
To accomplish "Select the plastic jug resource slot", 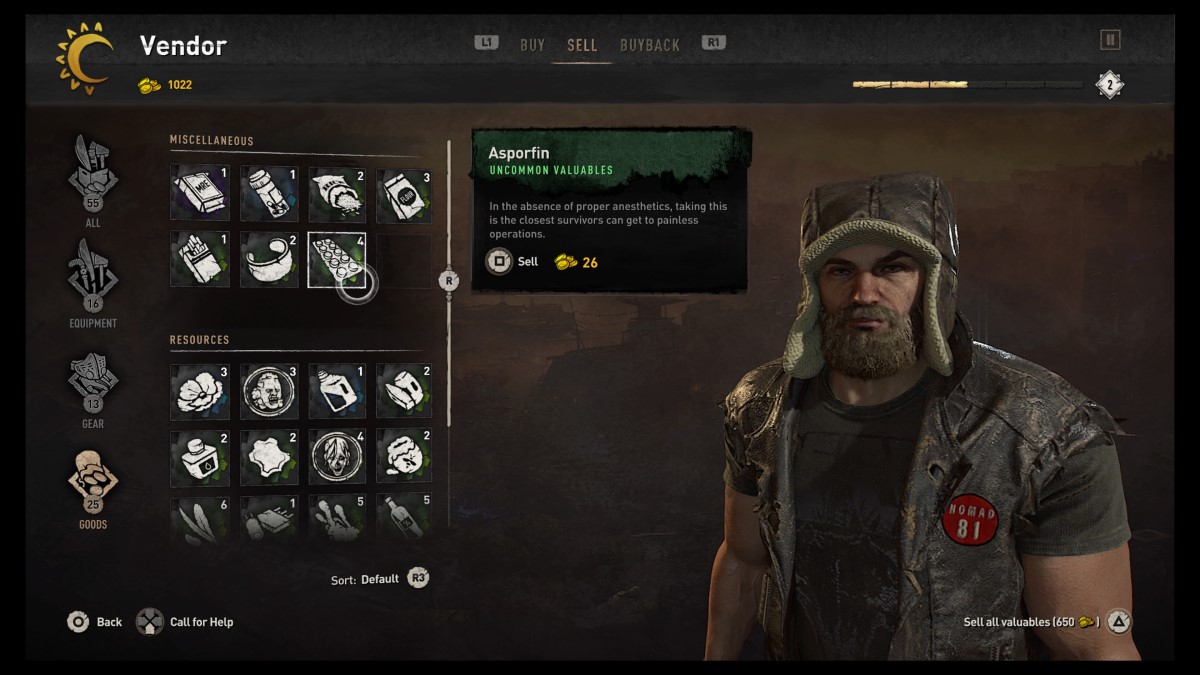I will coord(338,391).
